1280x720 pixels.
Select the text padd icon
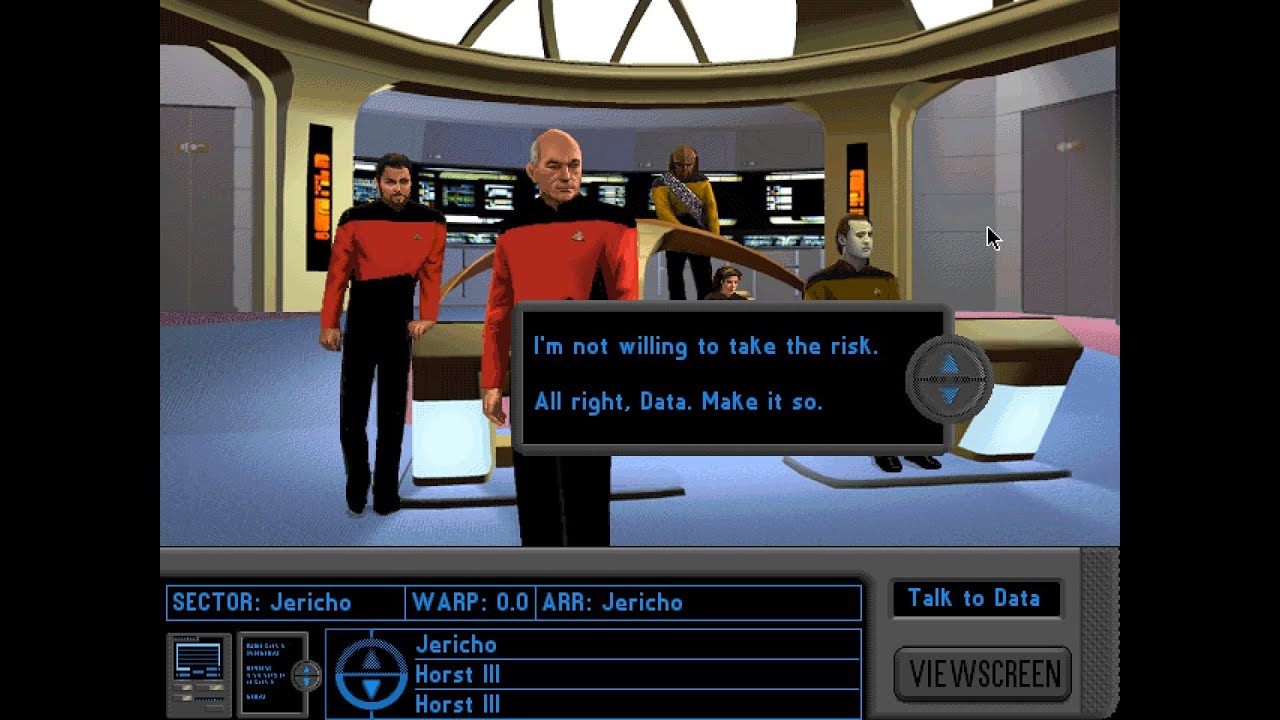pyautogui.click(x=268, y=673)
